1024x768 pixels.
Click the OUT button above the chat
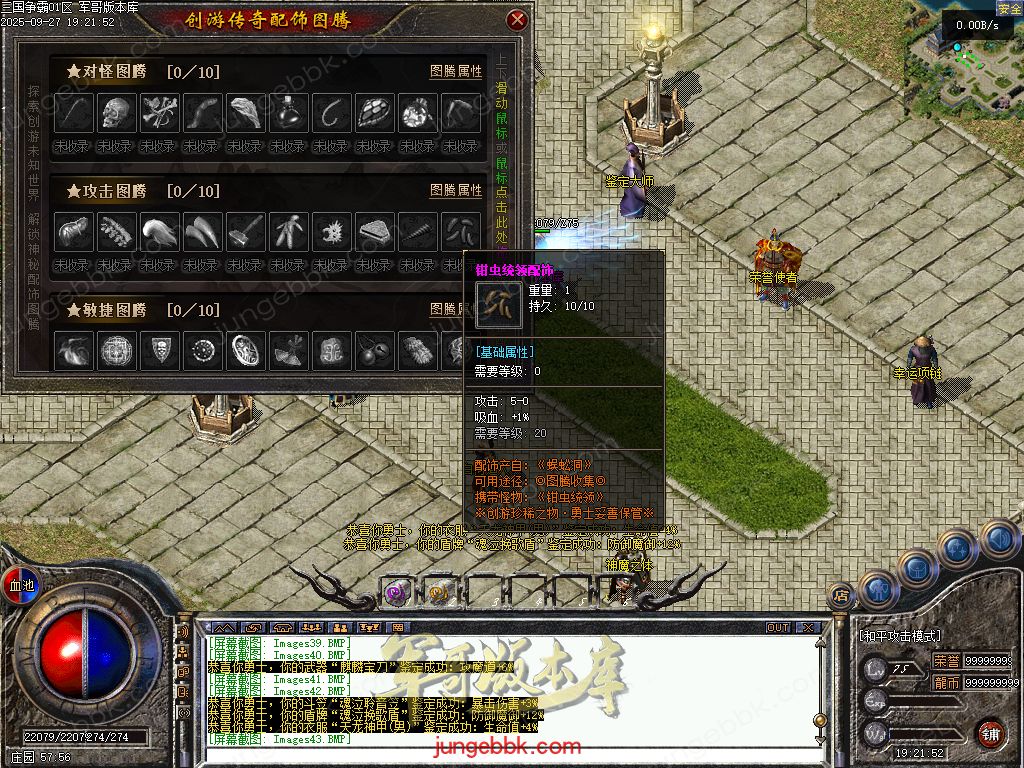(x=778, y=628)
